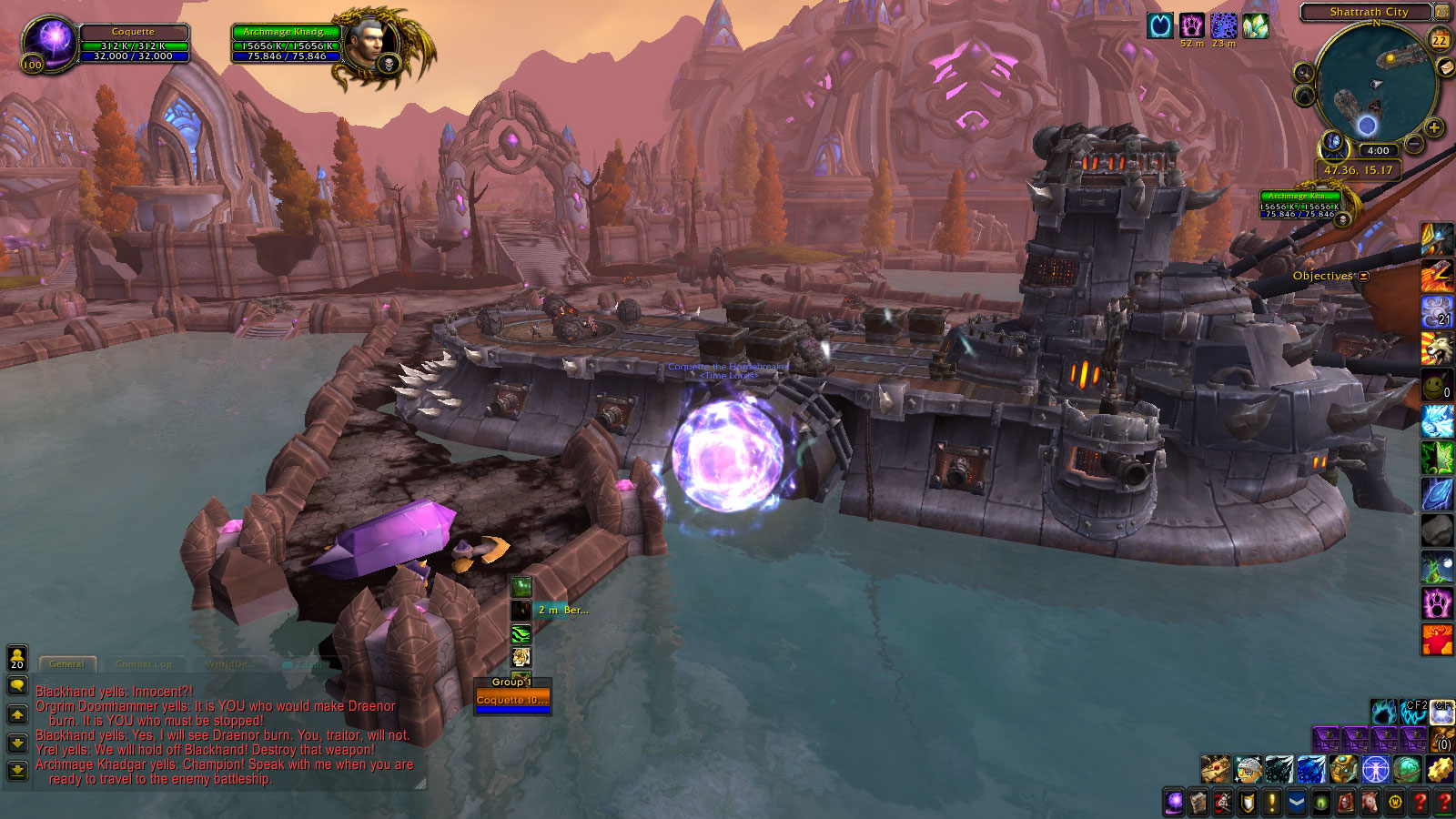Select Archmage Khadgar's target frame portrait

(373, 42)
